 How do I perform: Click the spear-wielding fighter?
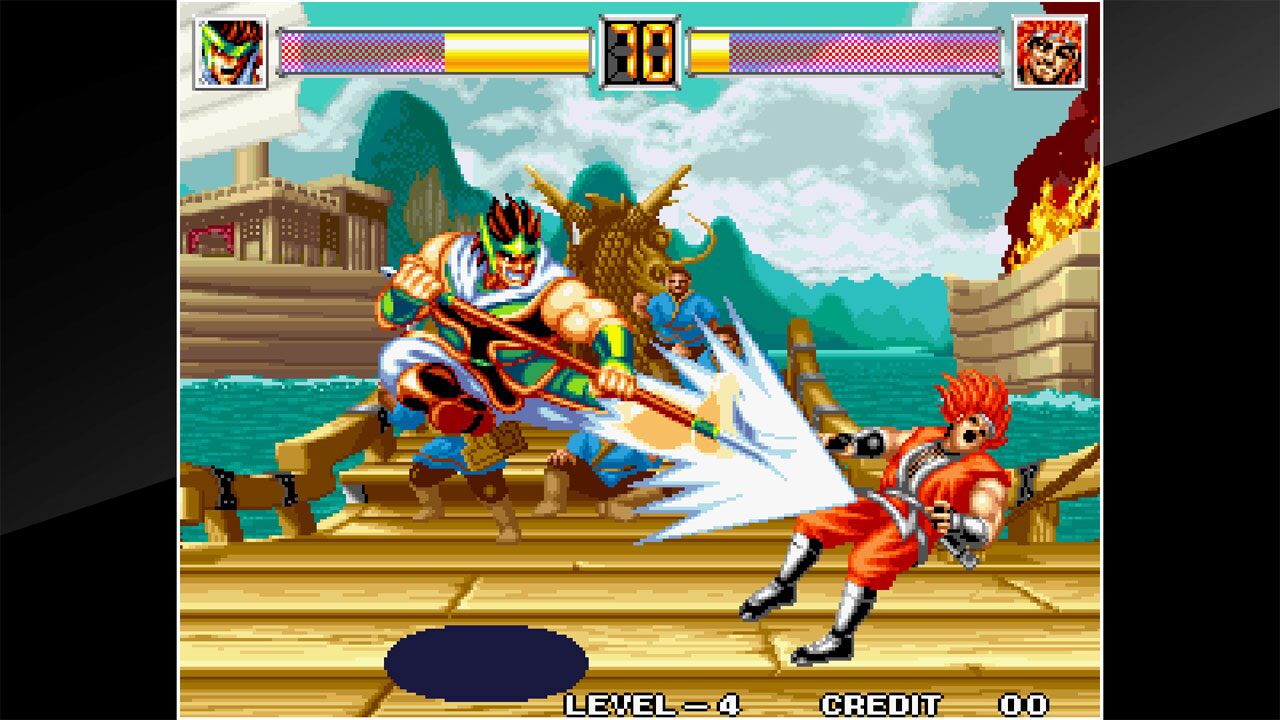click(x=490, y=330)
